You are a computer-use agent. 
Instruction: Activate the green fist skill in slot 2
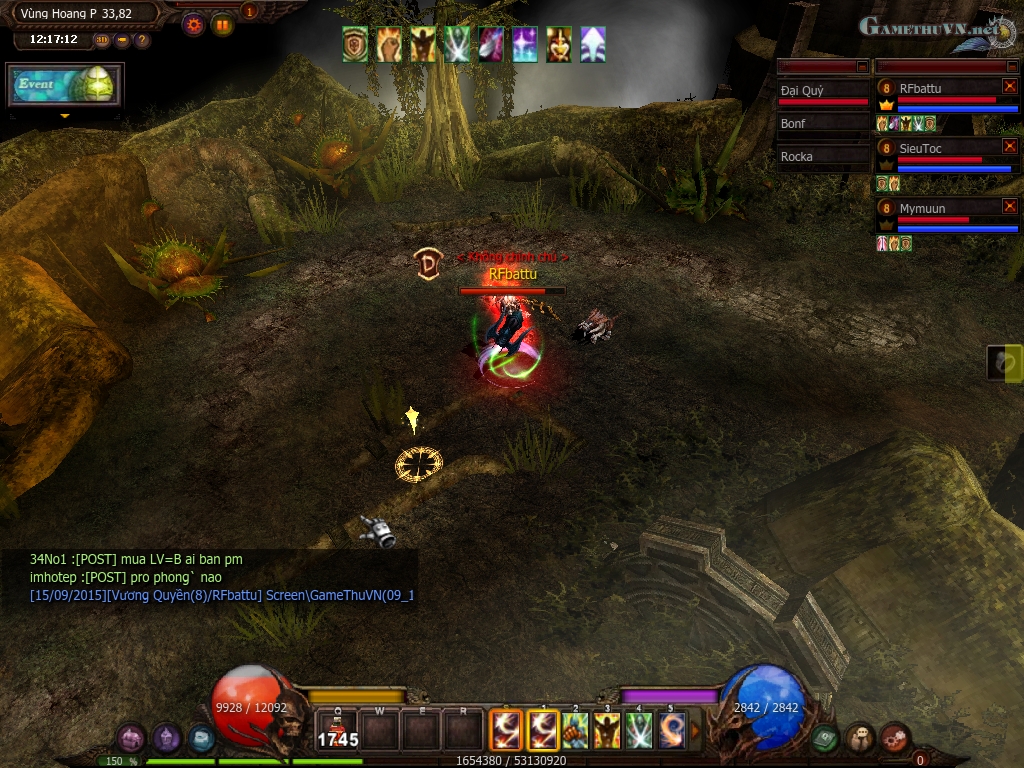click(575, 730)
